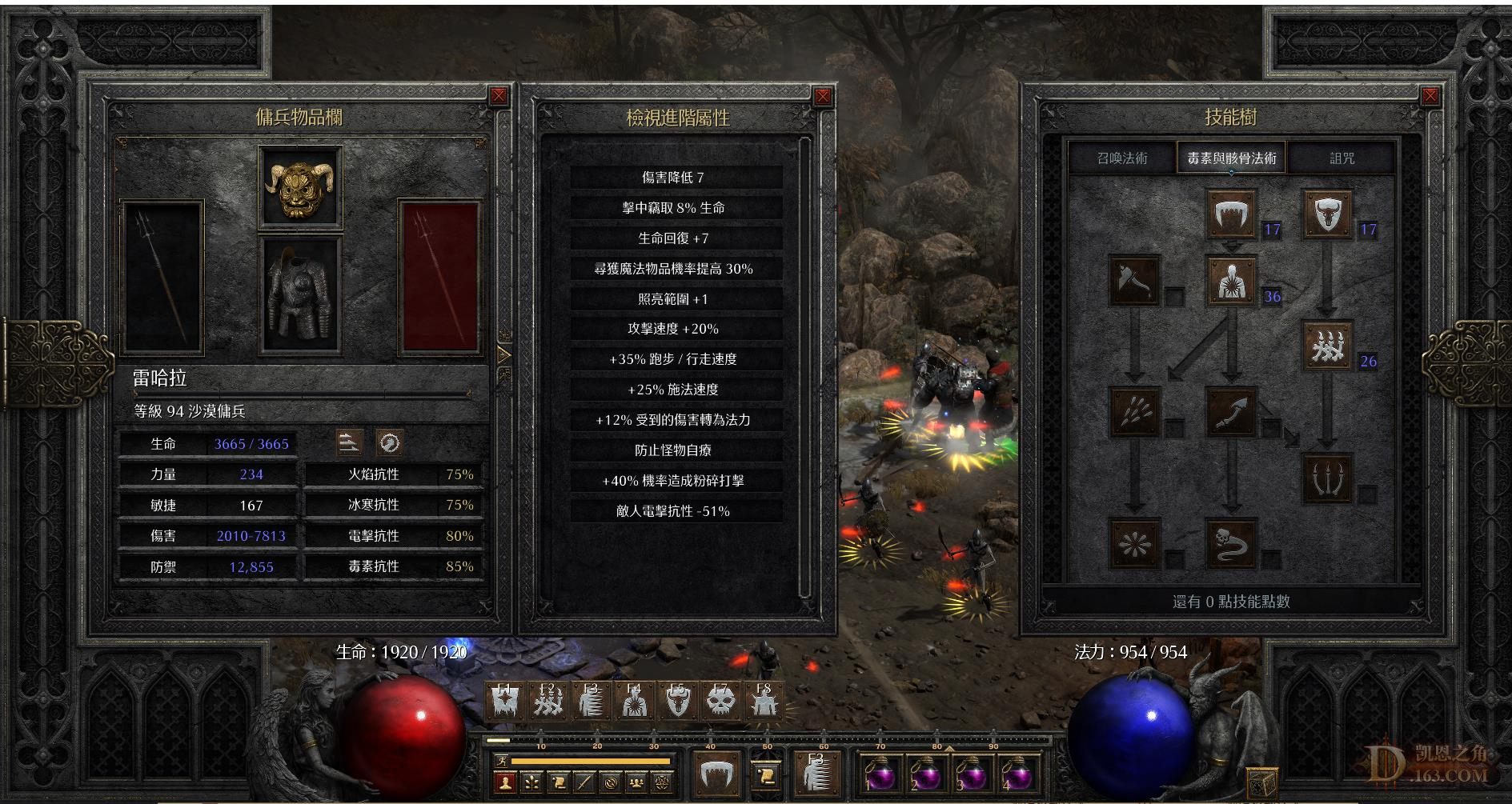1512x804 pixels.
Task: Switch to the 召喚法術 skill tab
Action: point(1122,158)
